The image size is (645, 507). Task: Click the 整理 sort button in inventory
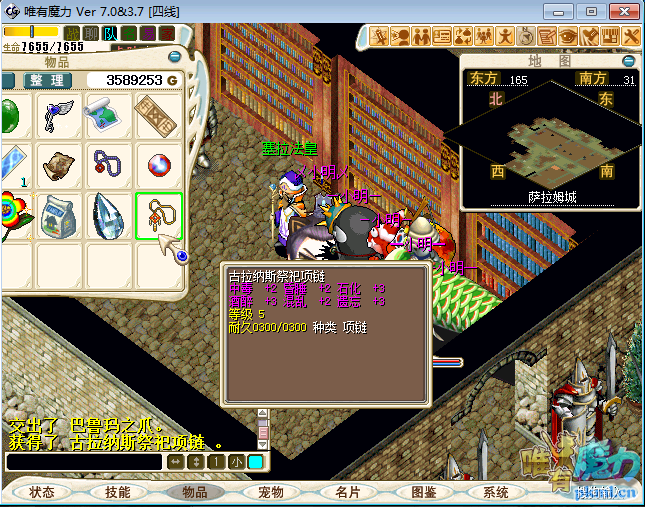click(x=46, y=80)
